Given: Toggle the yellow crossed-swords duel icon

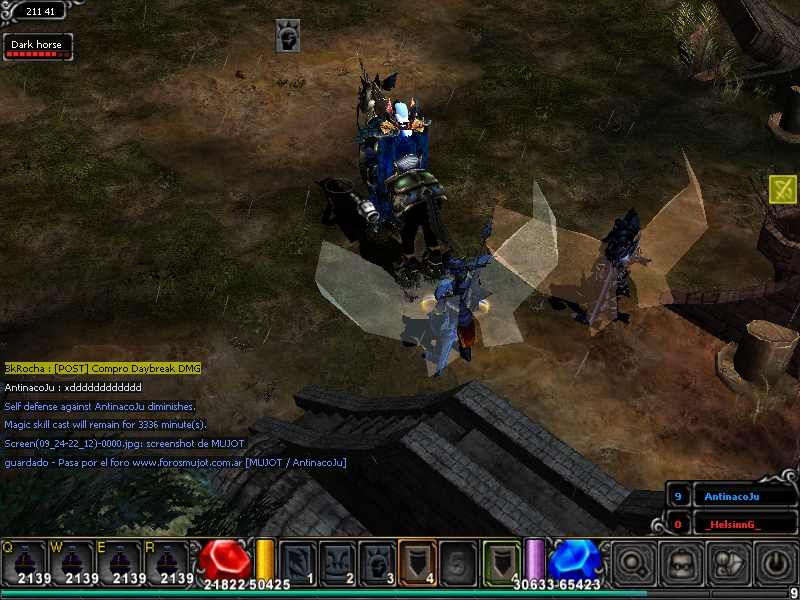Looking at the screenshot, I should (782, 189).
